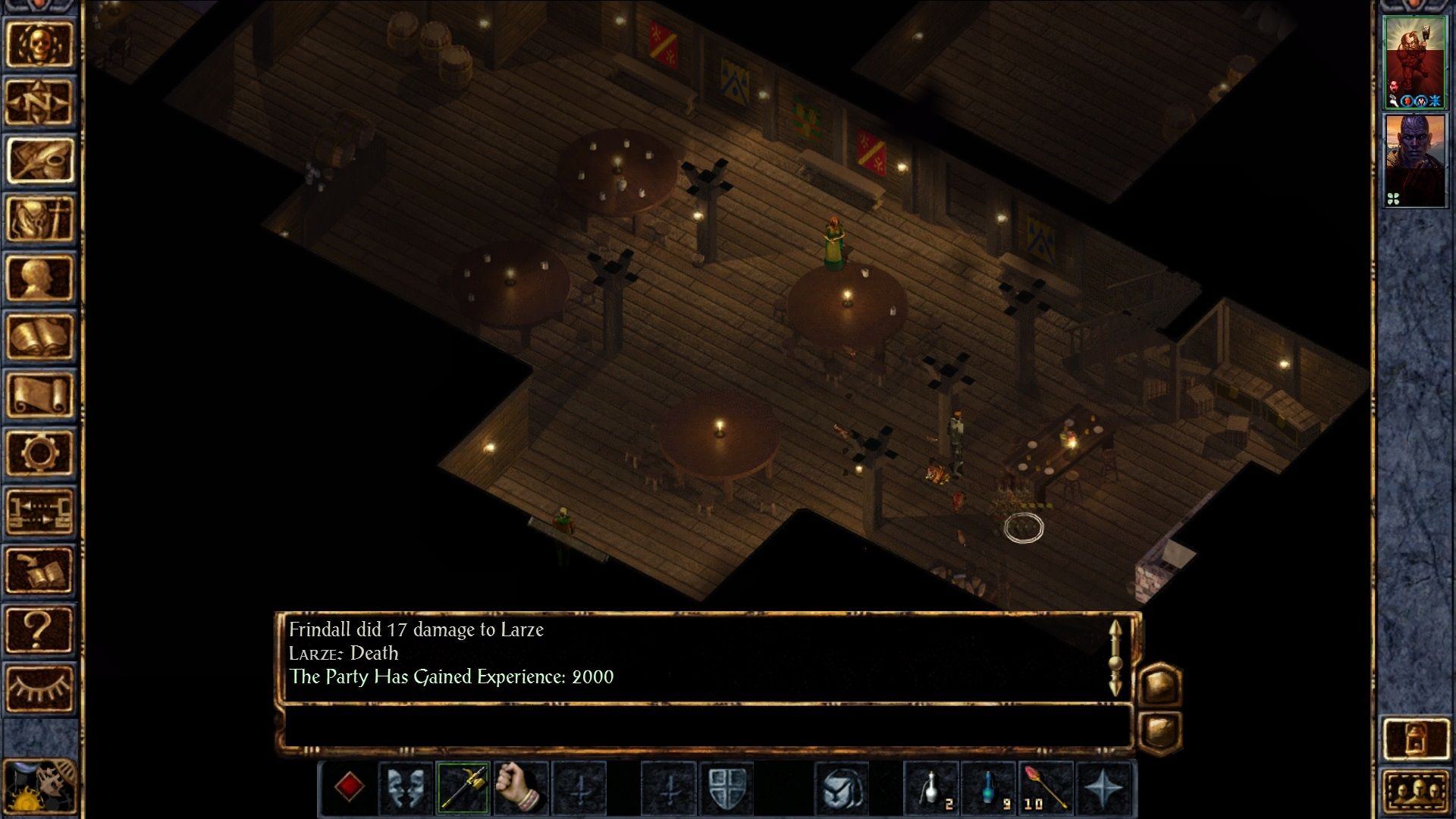1456x819 pixels.
Task: Activate the theater masks talk button
Action: [x=406, y=787]
